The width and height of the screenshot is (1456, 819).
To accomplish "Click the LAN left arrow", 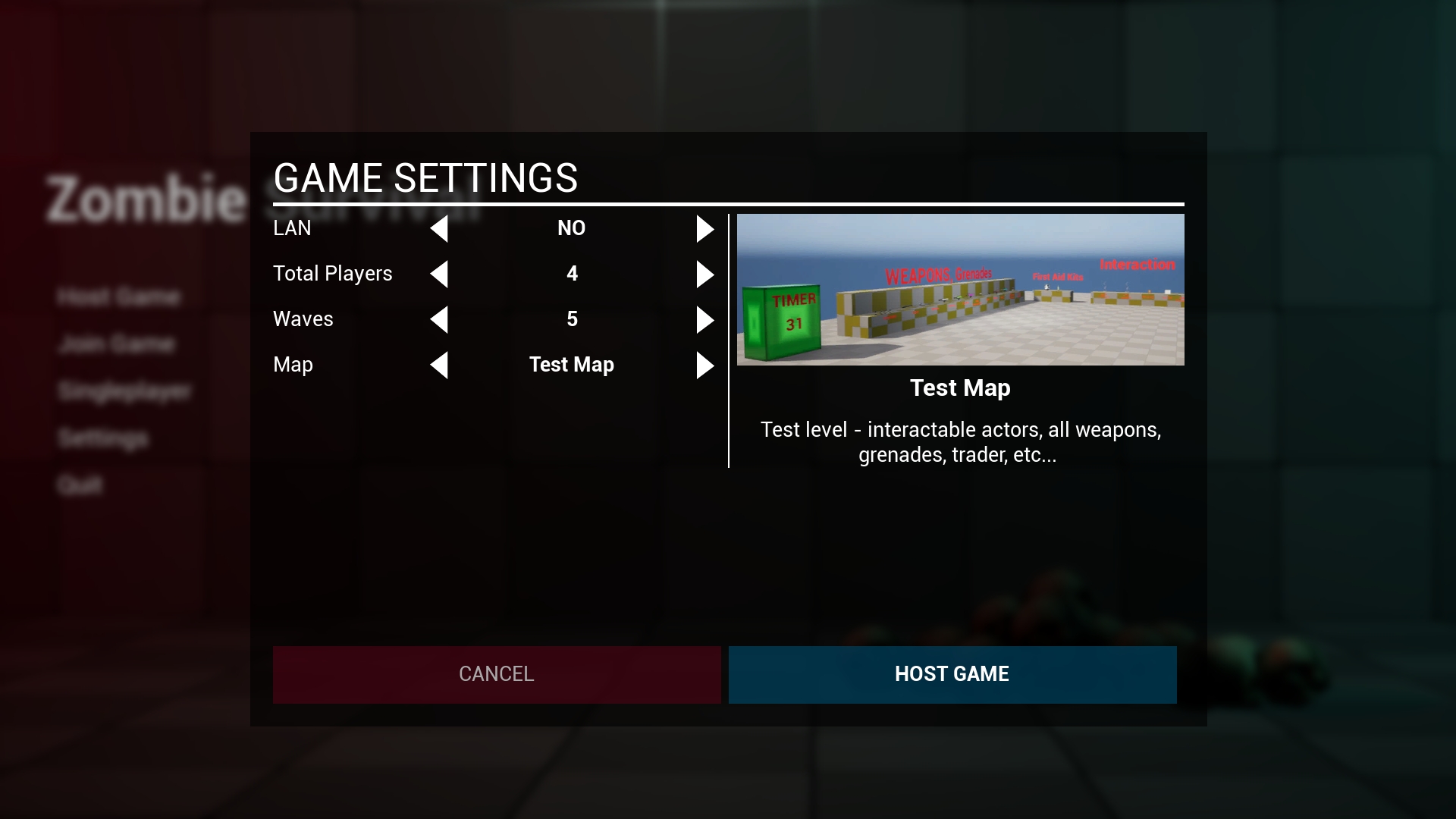I will click(x=440, y=228).
